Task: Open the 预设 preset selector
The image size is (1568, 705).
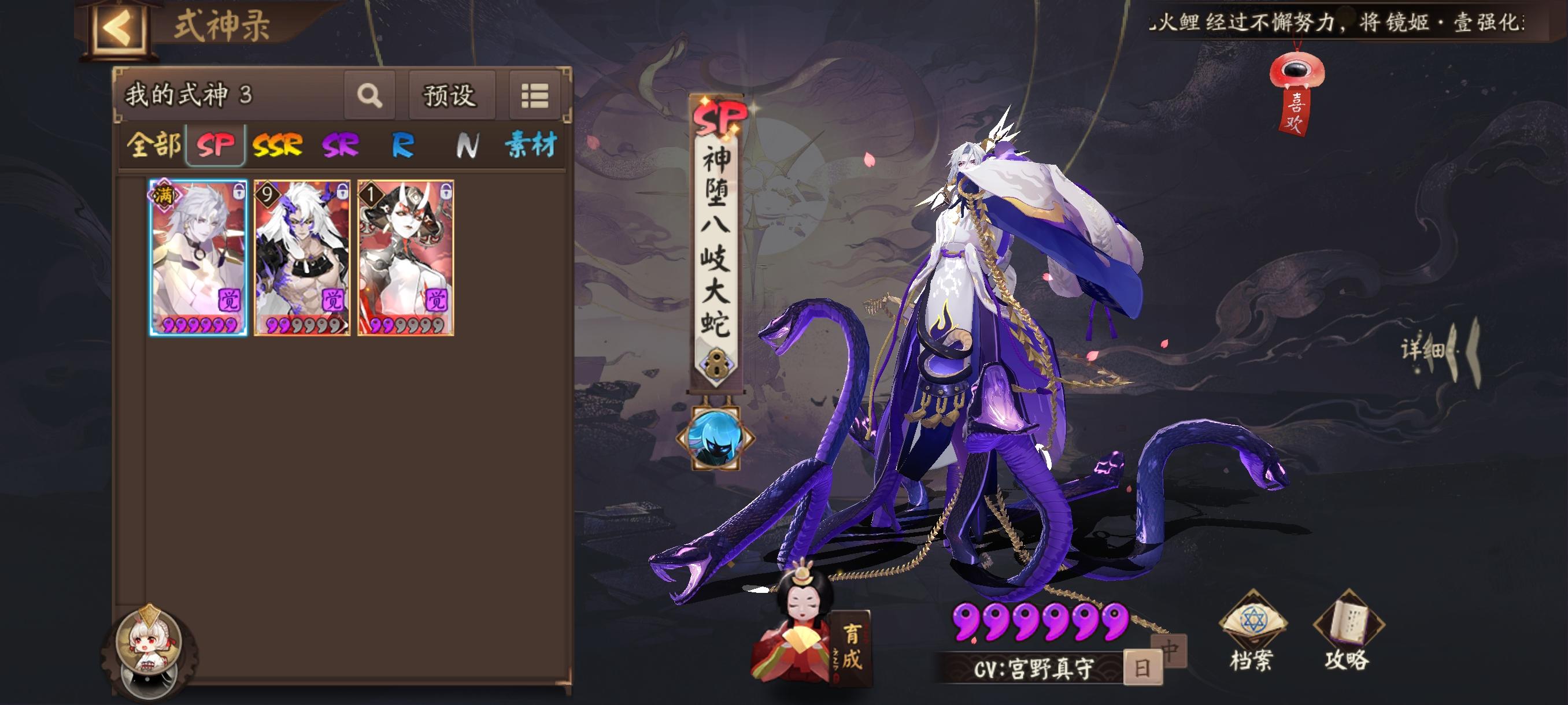Action: [451, 95]
